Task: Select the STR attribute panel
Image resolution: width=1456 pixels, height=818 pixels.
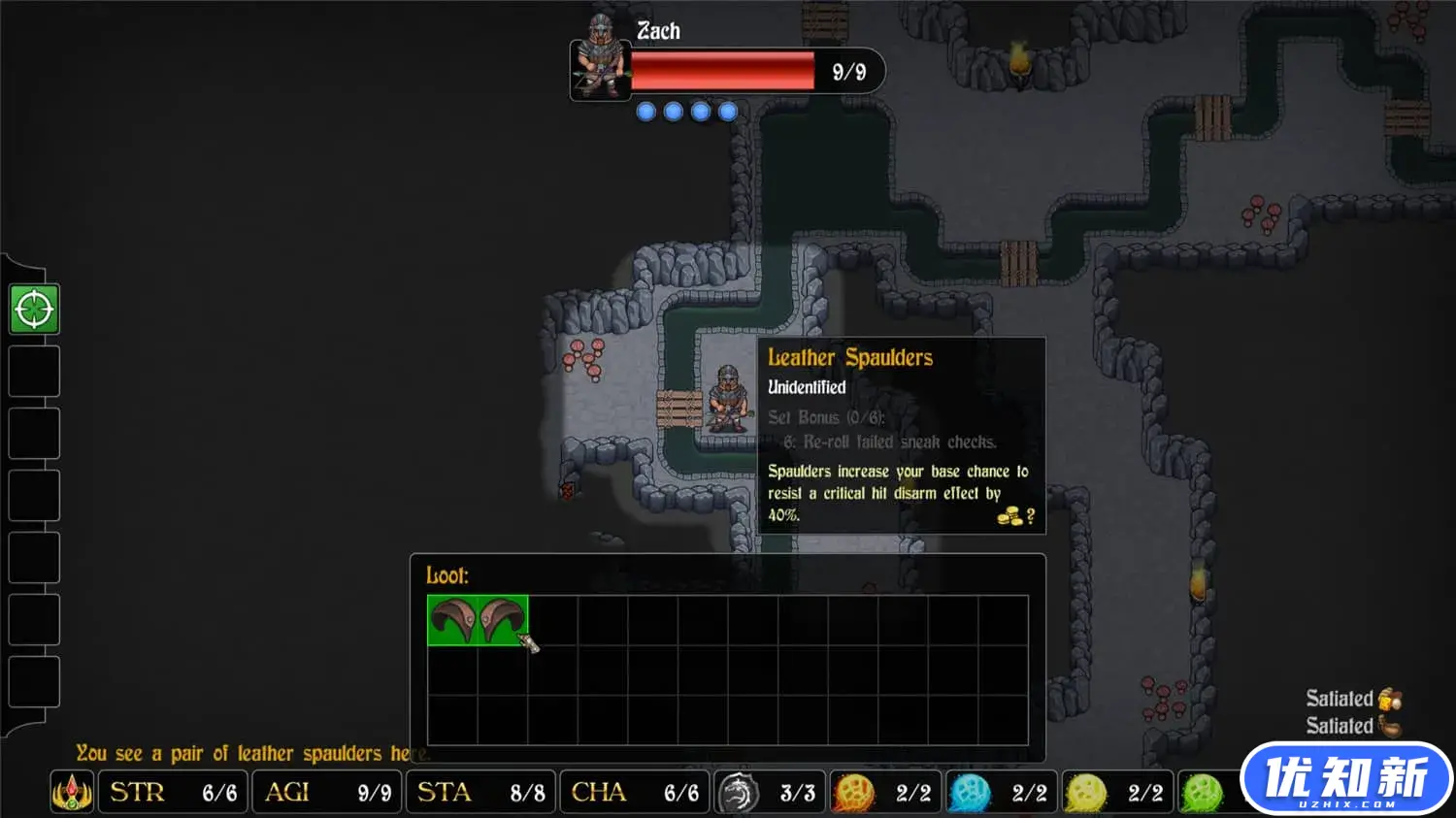Action: point(174,792)
